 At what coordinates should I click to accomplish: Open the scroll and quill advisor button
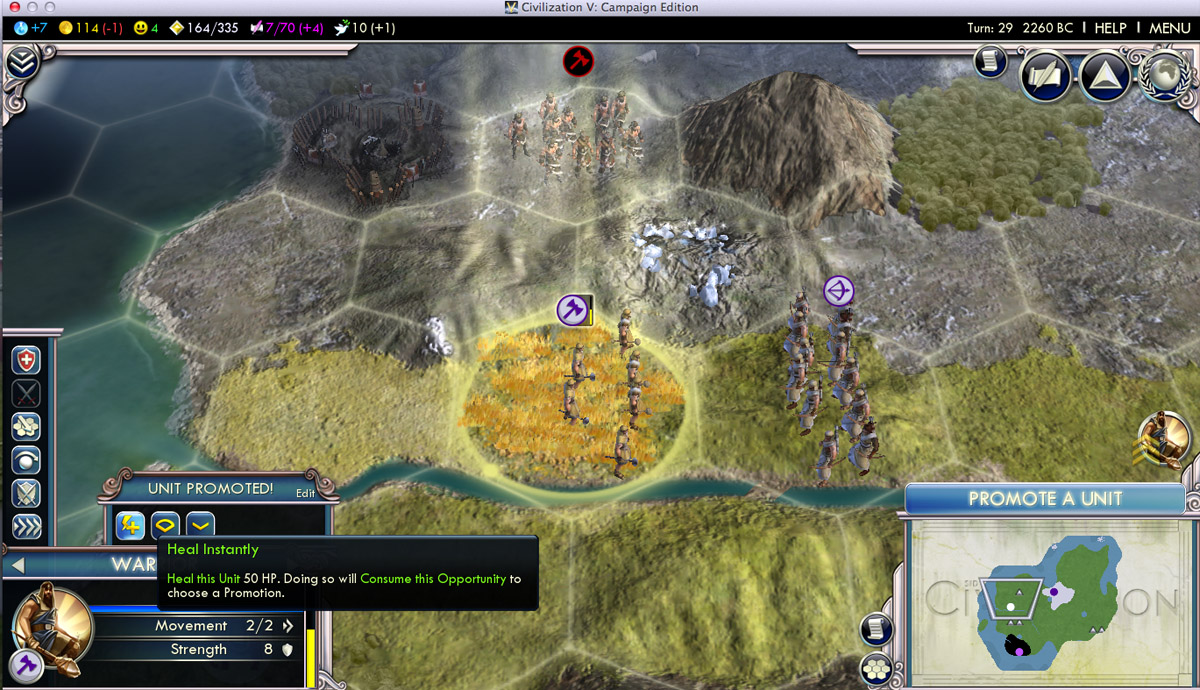(876, 628)
